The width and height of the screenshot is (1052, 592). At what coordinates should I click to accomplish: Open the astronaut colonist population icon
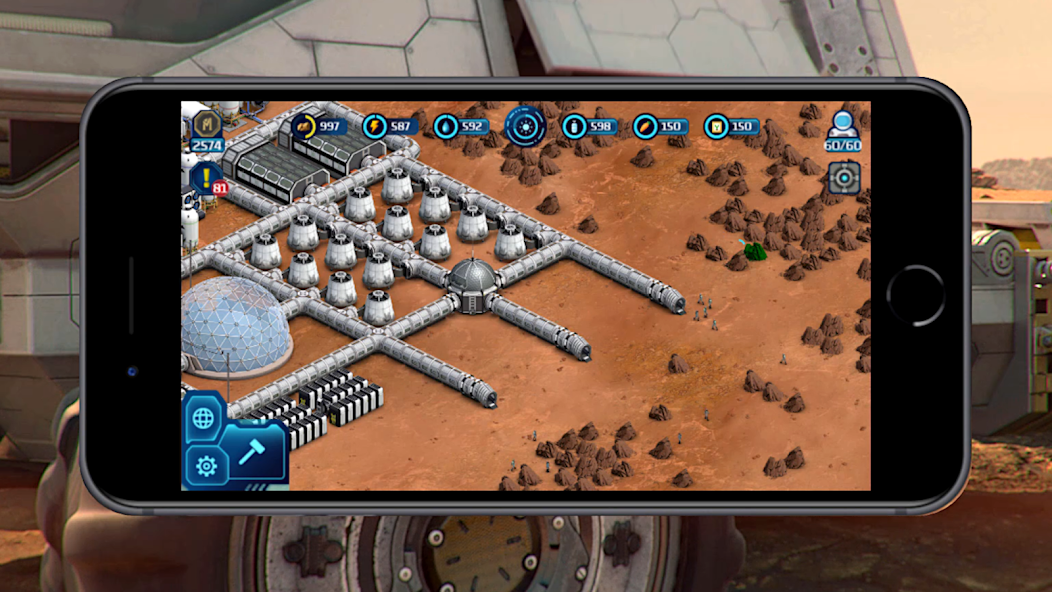coord(842,125)
